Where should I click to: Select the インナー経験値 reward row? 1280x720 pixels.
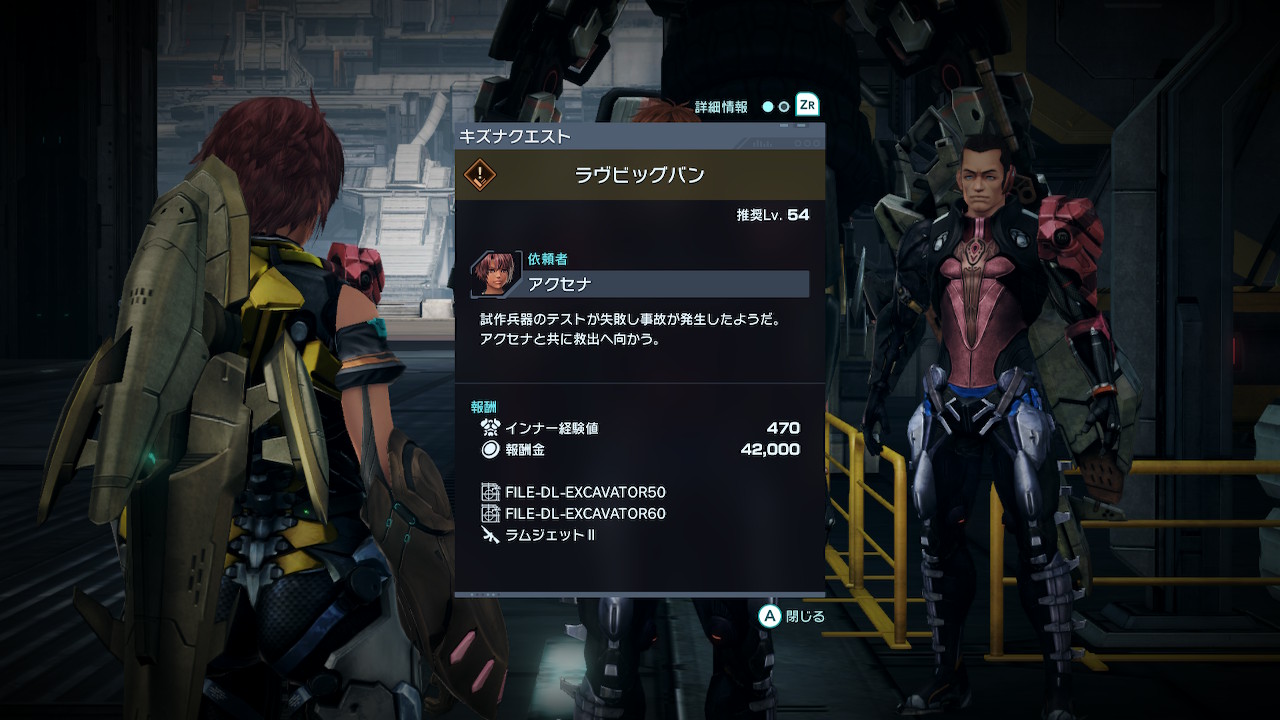click(640, 428)
